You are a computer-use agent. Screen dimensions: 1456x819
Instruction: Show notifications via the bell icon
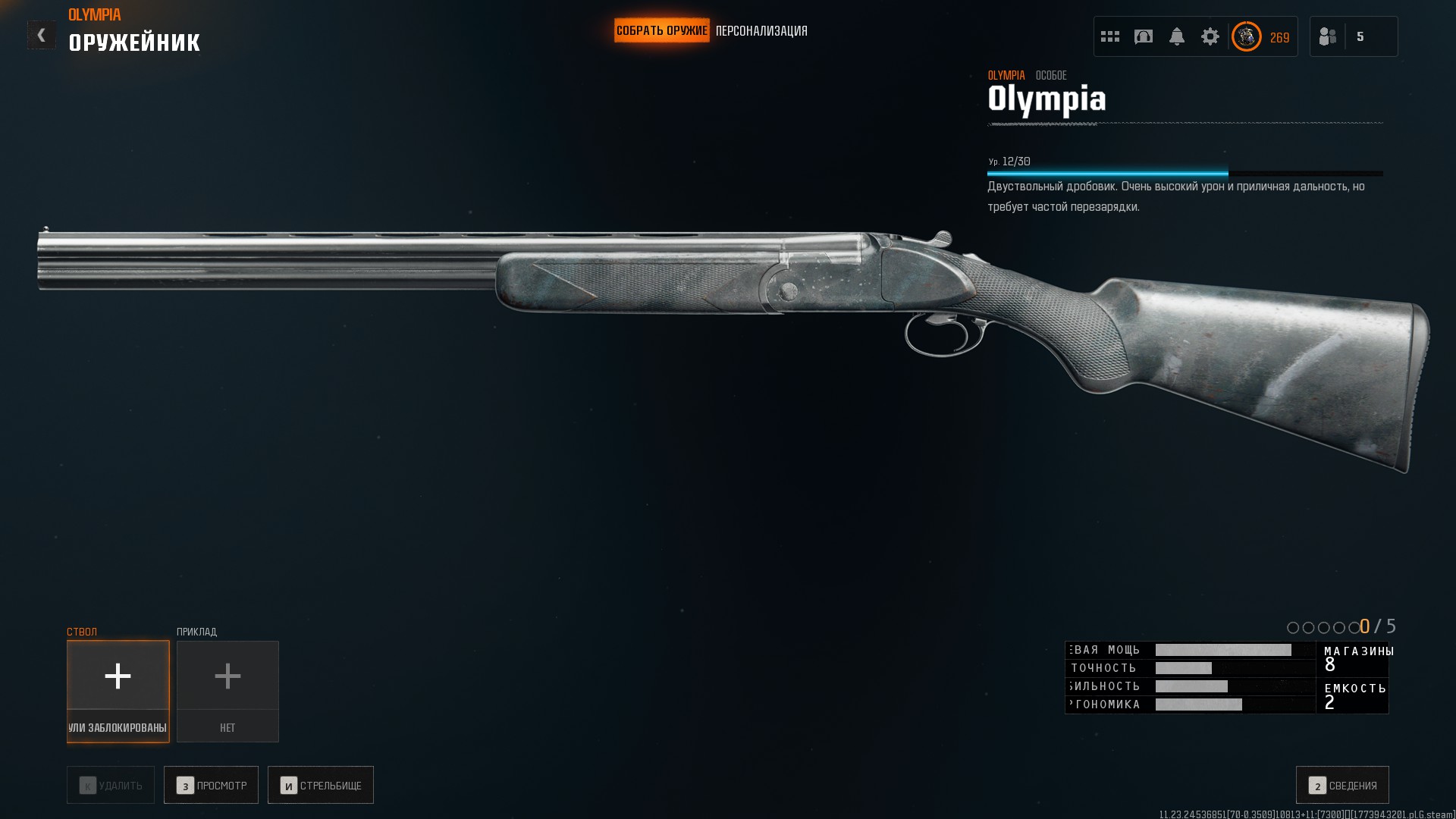click(1177, 36)
